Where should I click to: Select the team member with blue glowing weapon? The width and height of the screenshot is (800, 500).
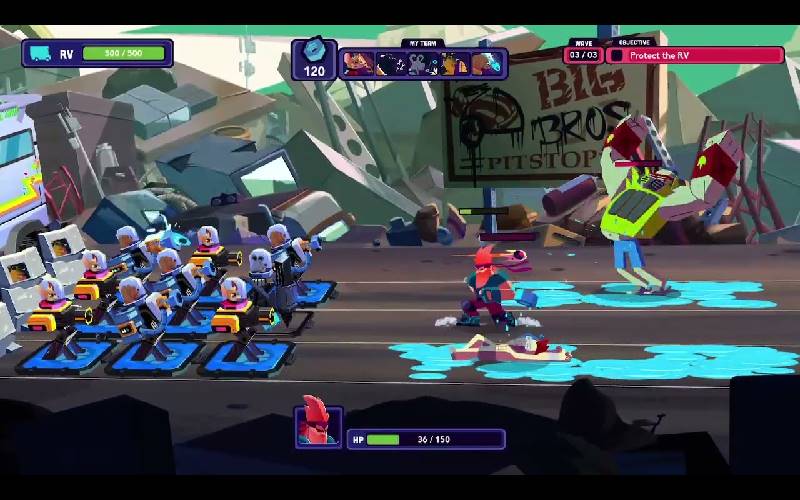[x=487, y=64]
